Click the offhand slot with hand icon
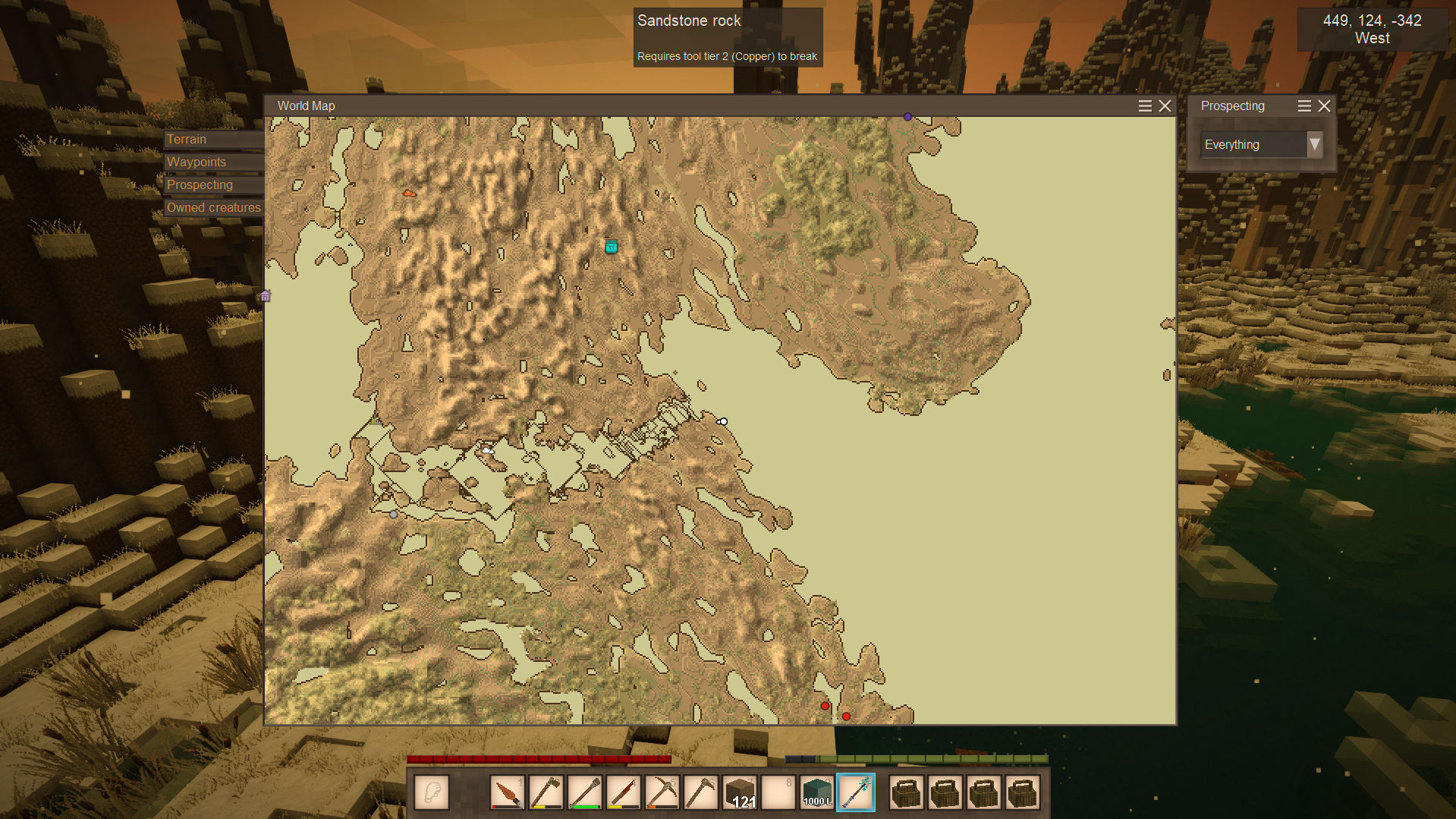Image resolution: width=1456 pixels, height=819 pixels. click(432, 793)
